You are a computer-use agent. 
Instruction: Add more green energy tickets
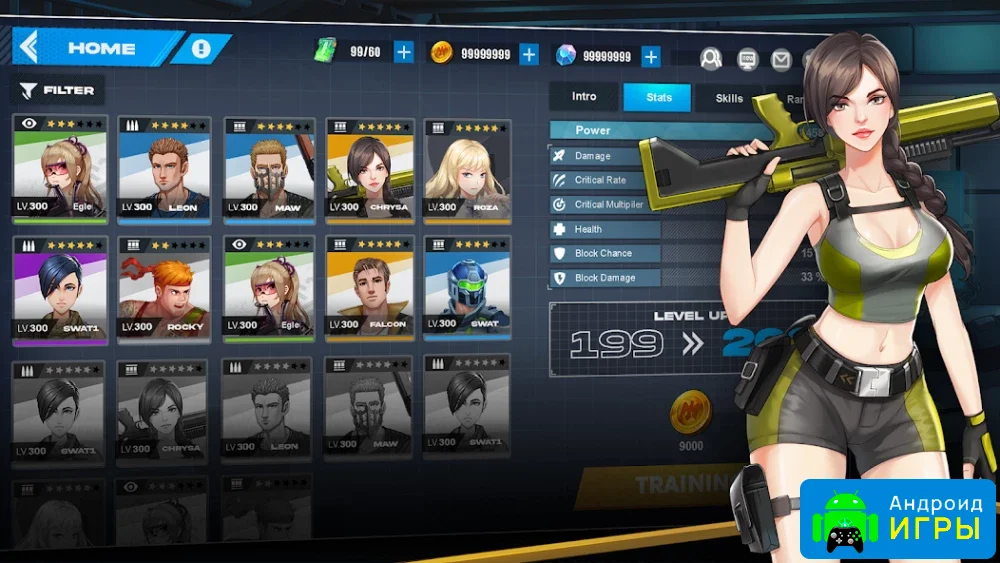coord(403,53)
